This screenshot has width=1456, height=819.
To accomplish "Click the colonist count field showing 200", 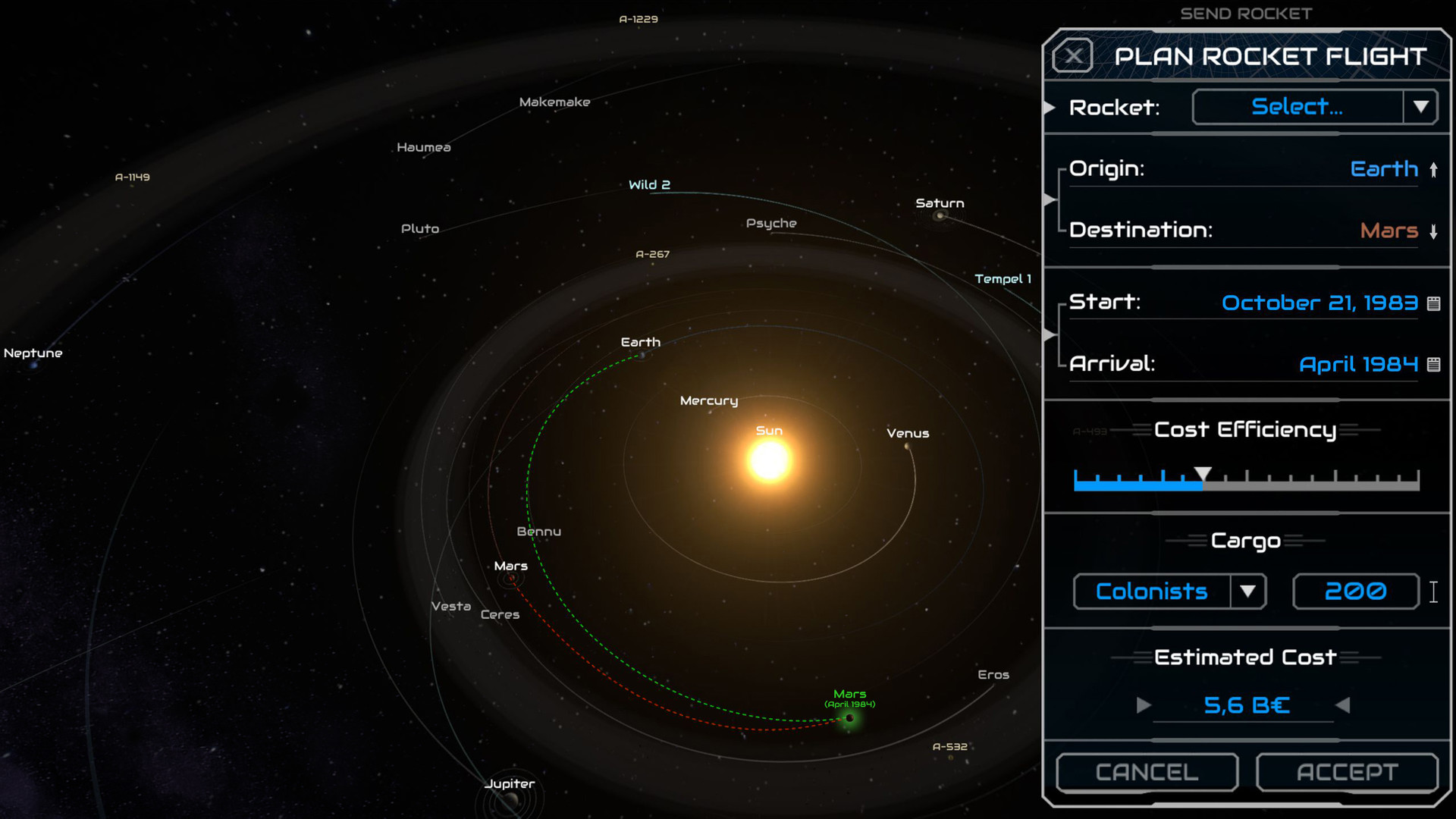I will [x=1355, y=591].
